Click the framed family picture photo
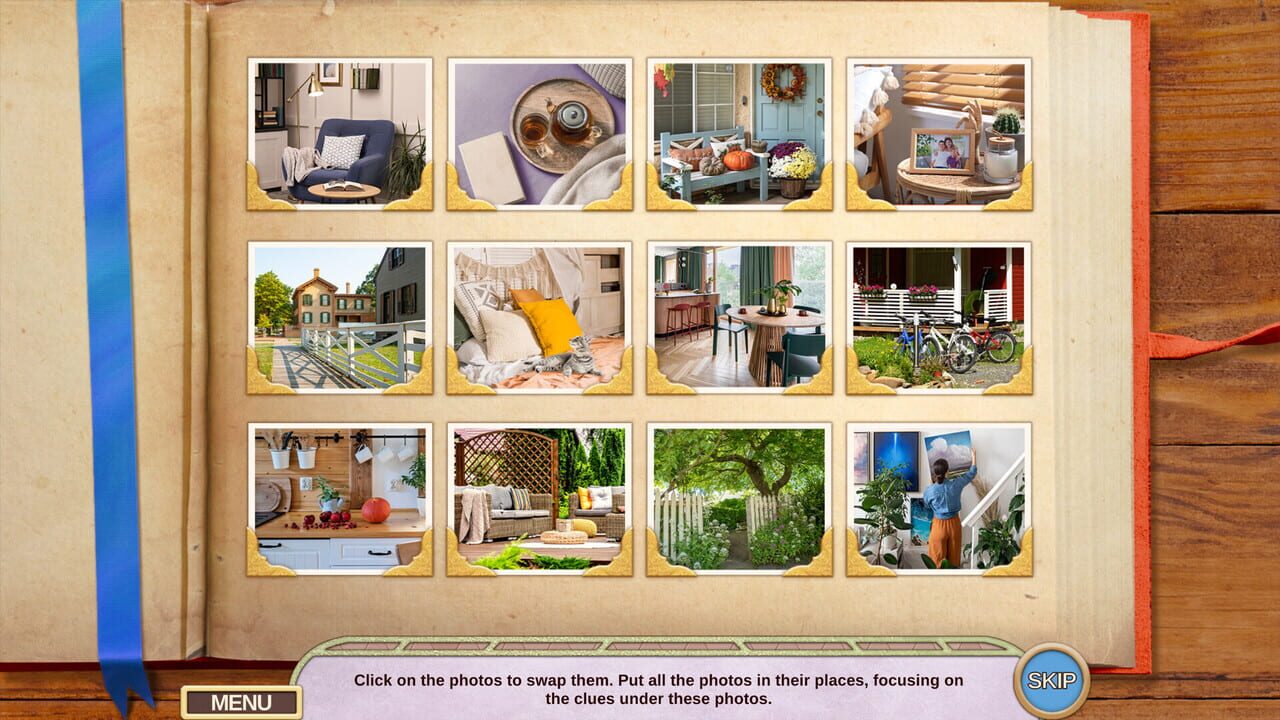Image resolution: width=1280 pixels, height=720 pixels. 940,135
